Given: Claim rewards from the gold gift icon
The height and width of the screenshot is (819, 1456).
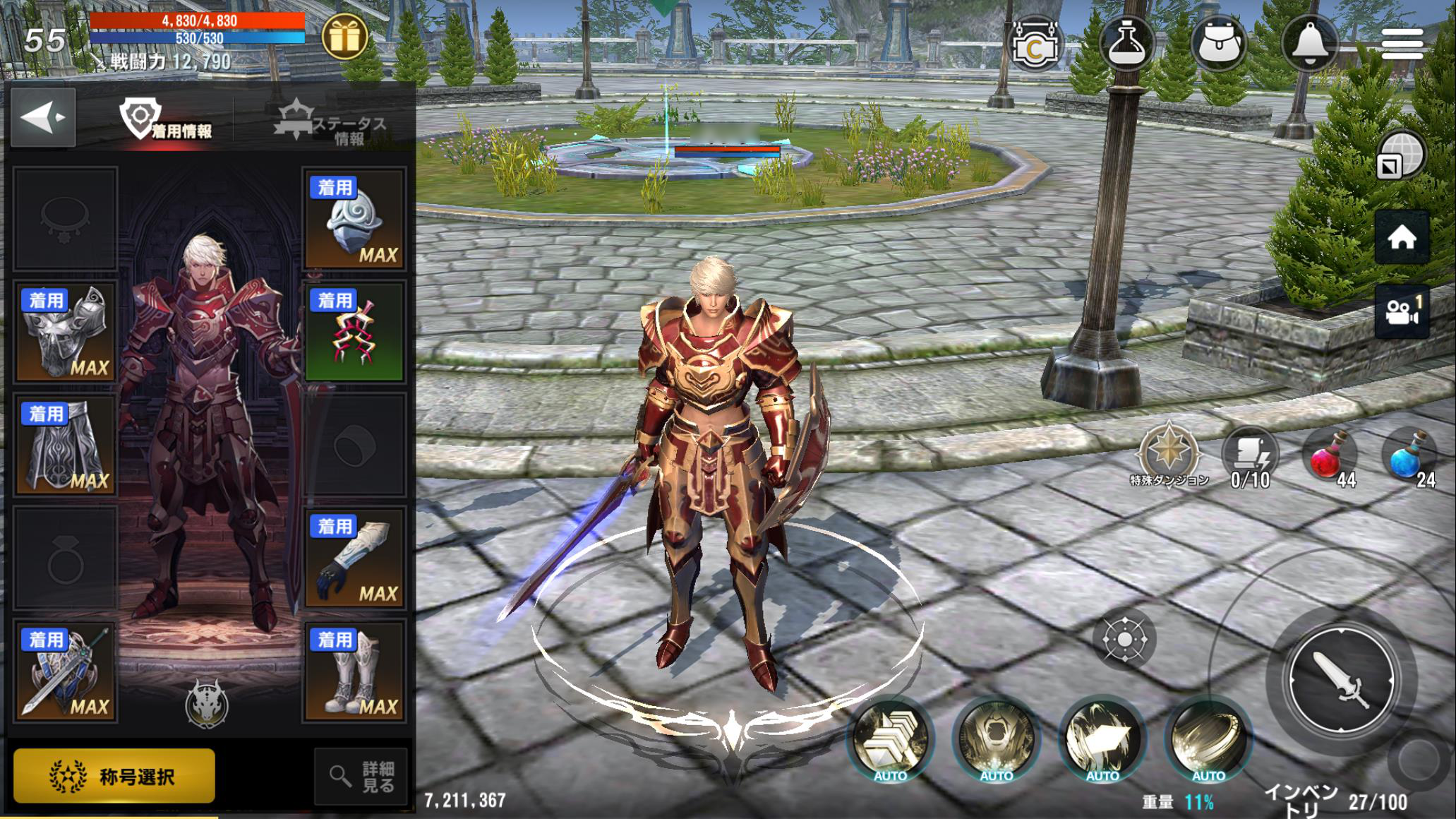Looking at the screenshot, I should [344, 37].
